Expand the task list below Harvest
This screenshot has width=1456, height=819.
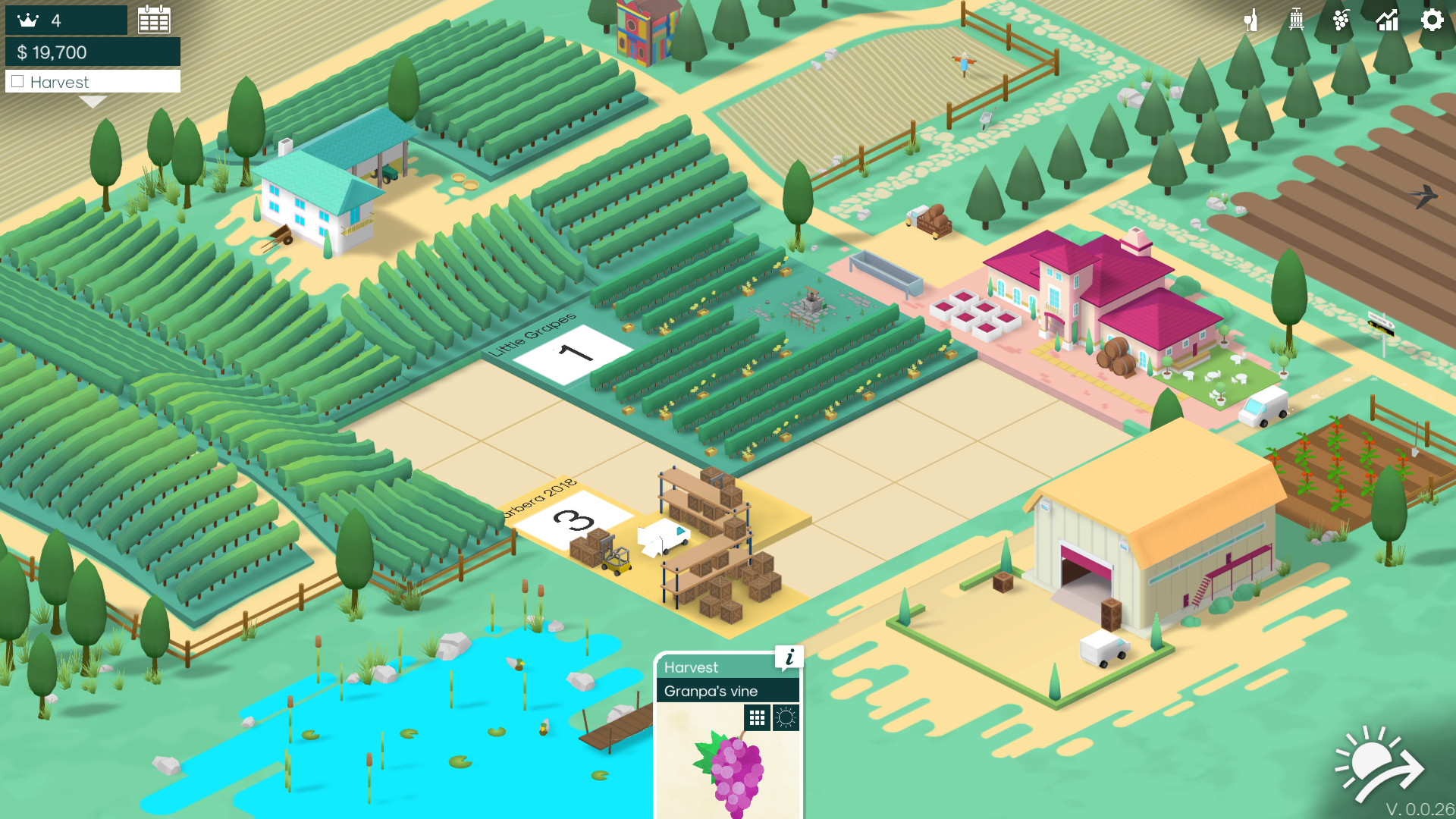click(93, 99)
